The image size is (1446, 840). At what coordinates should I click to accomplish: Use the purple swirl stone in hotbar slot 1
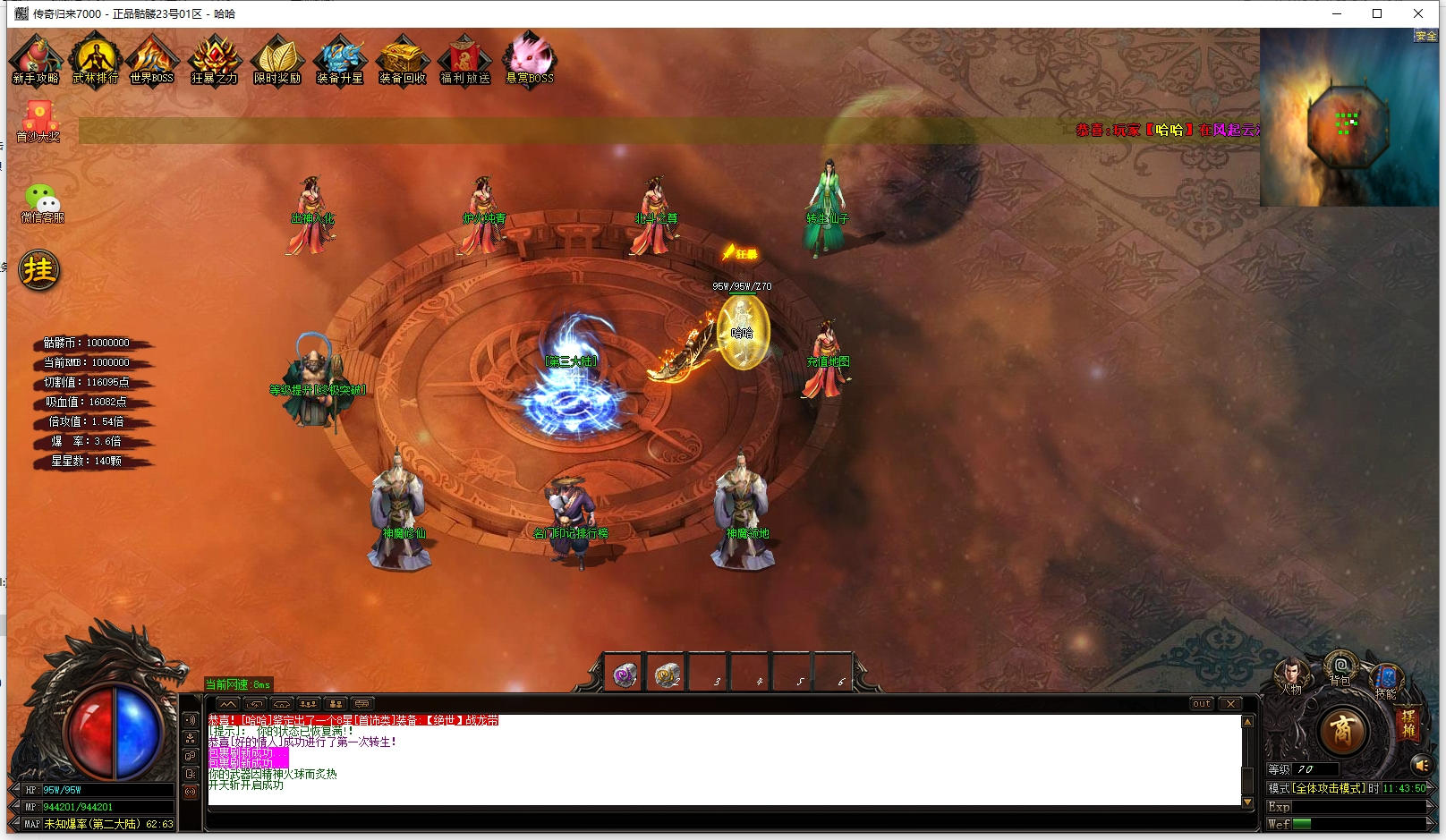tap(625, 675)
